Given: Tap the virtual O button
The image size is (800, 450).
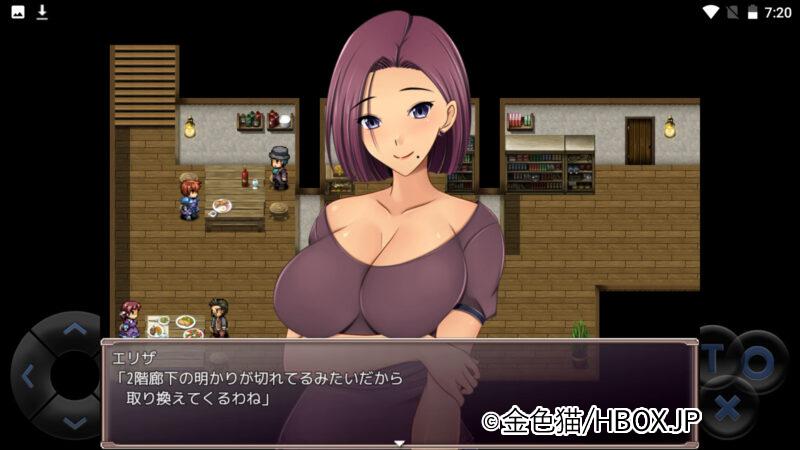Looking at the screenshot, I should pyautogui.click(x=758, y=362).
